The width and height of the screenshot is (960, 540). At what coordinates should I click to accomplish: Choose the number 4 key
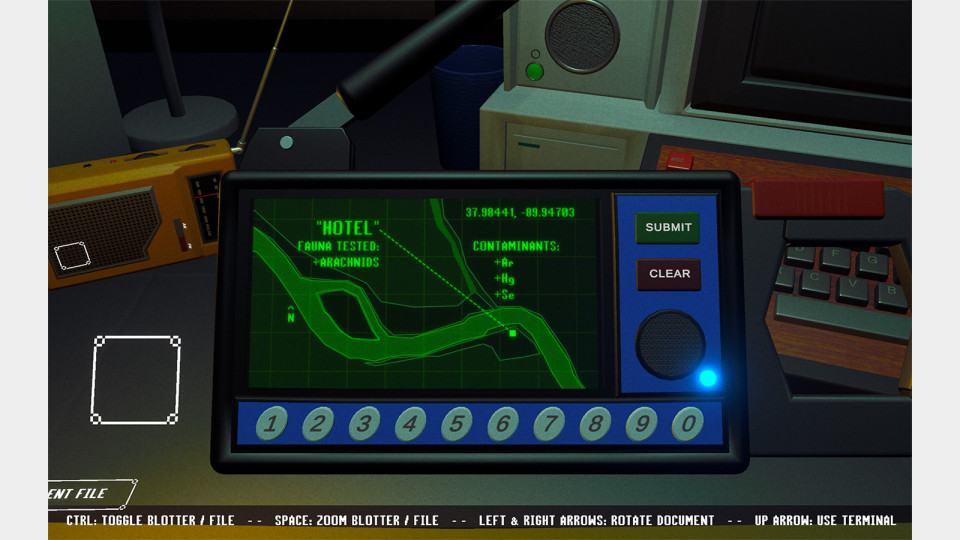tap(410, 424)
